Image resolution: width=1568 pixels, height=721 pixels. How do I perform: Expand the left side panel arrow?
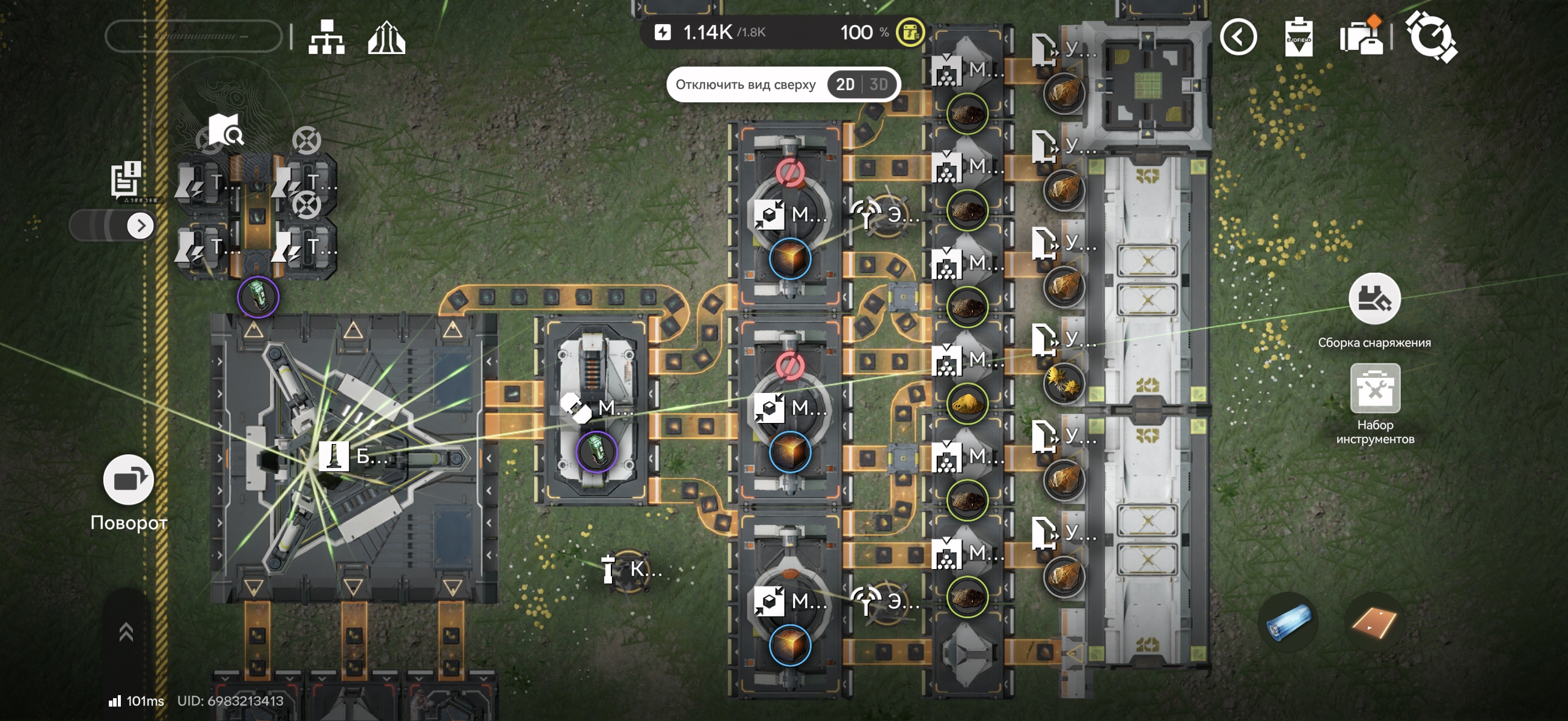[x=141, y=226]
